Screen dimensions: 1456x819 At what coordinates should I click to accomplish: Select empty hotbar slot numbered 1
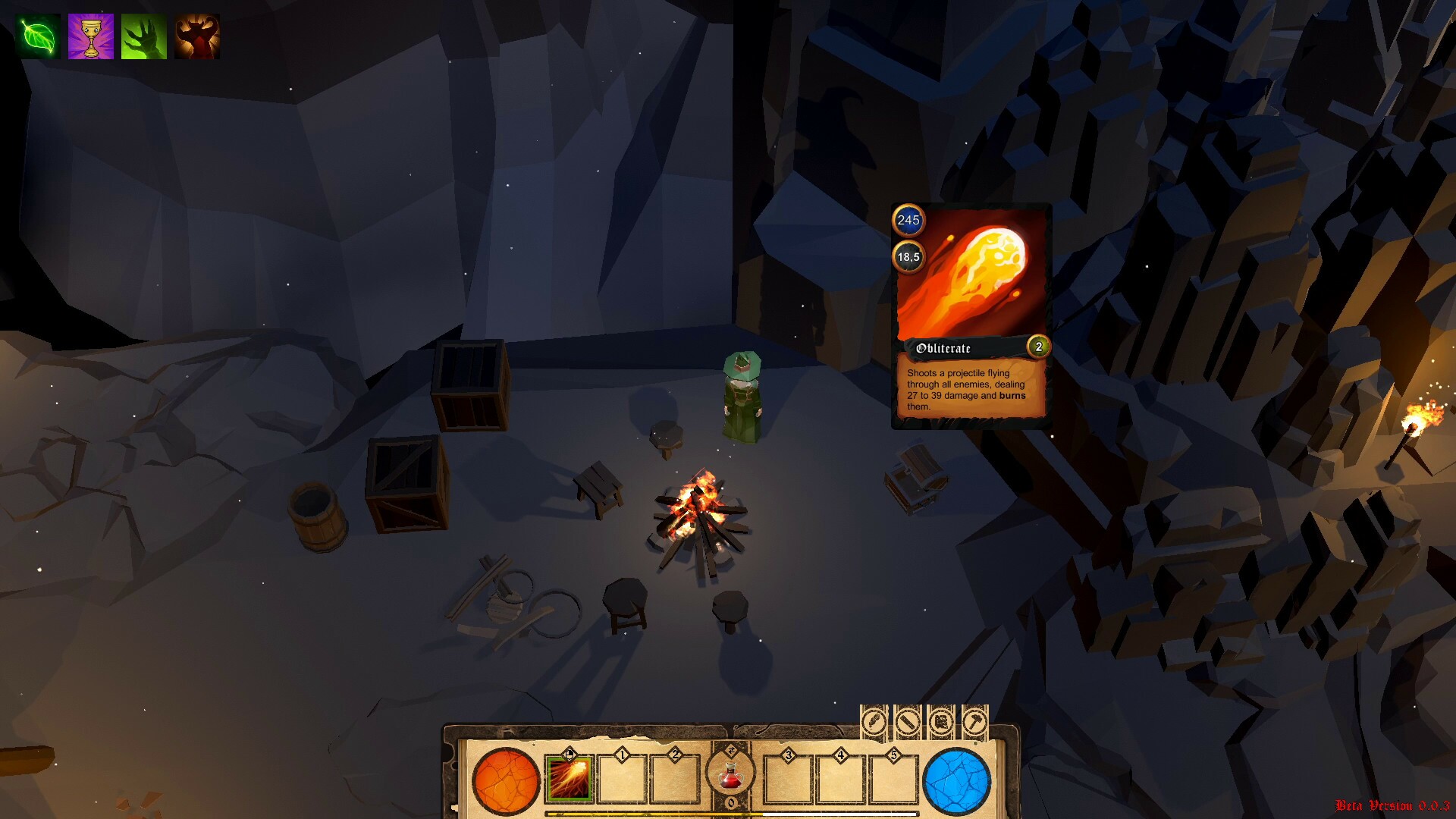(622, 779)
